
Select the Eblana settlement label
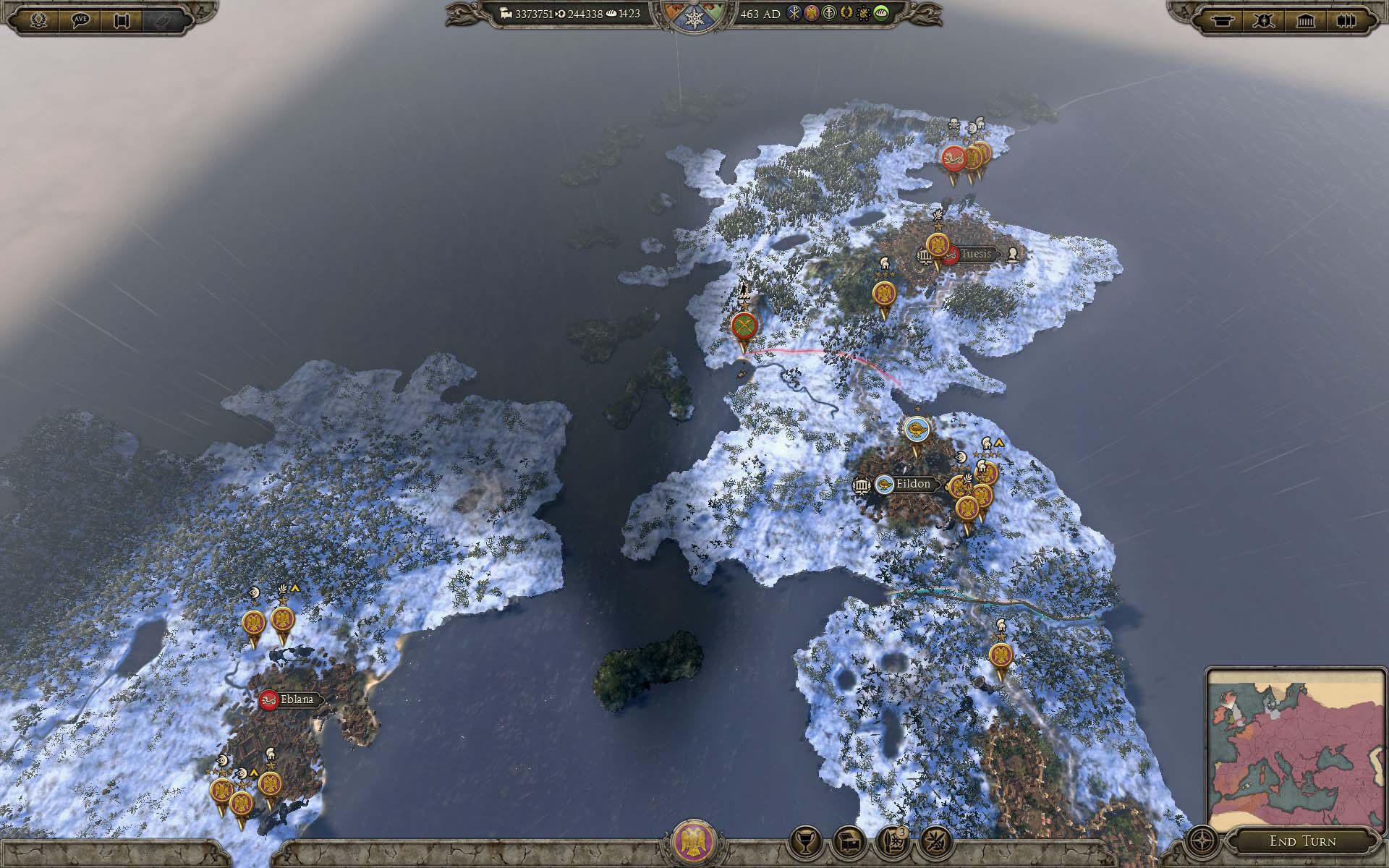[297, 699]
